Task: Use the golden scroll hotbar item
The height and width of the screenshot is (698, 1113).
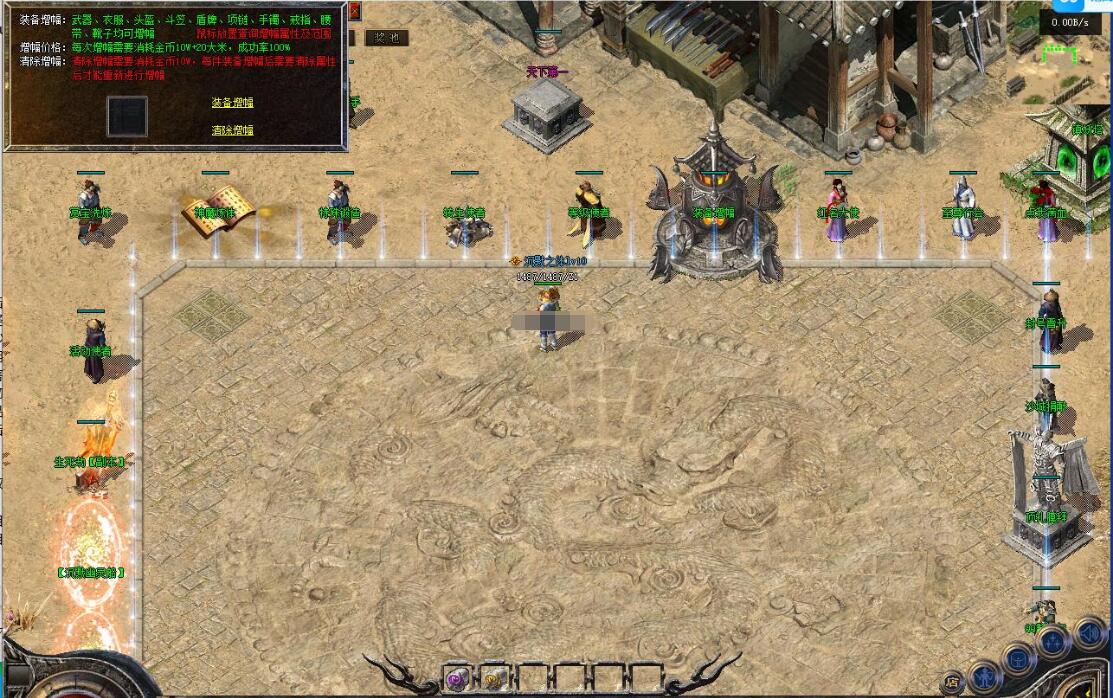Action: coord(494,676)
